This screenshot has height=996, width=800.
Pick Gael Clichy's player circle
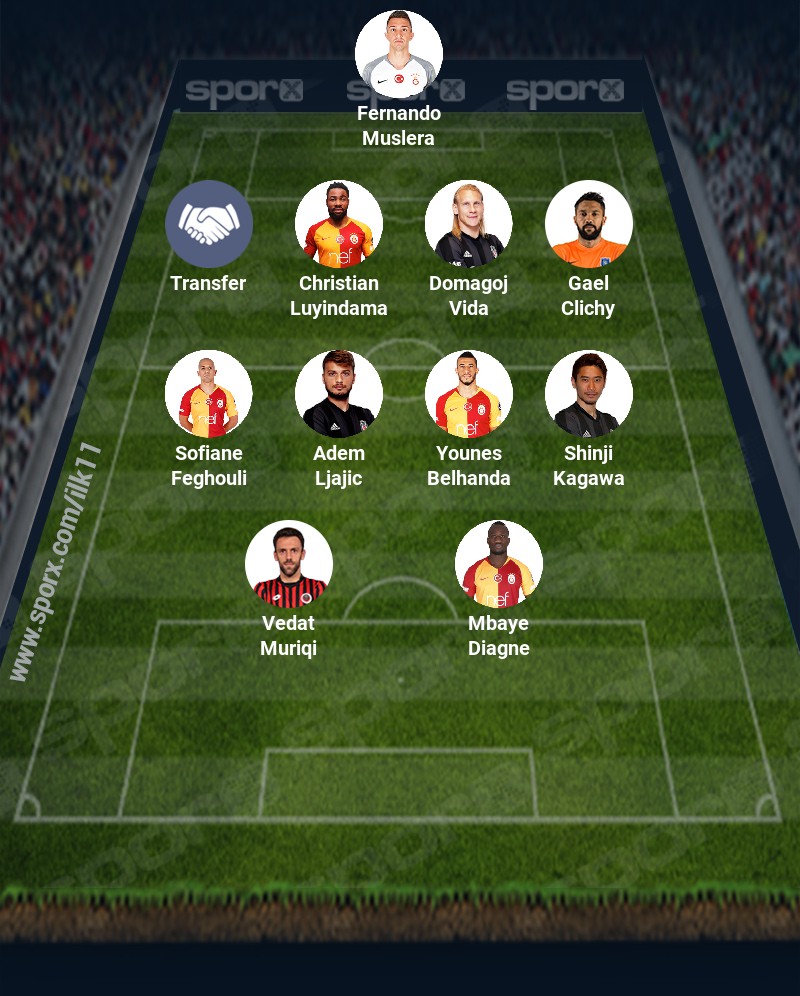click(x=589, y=224)
